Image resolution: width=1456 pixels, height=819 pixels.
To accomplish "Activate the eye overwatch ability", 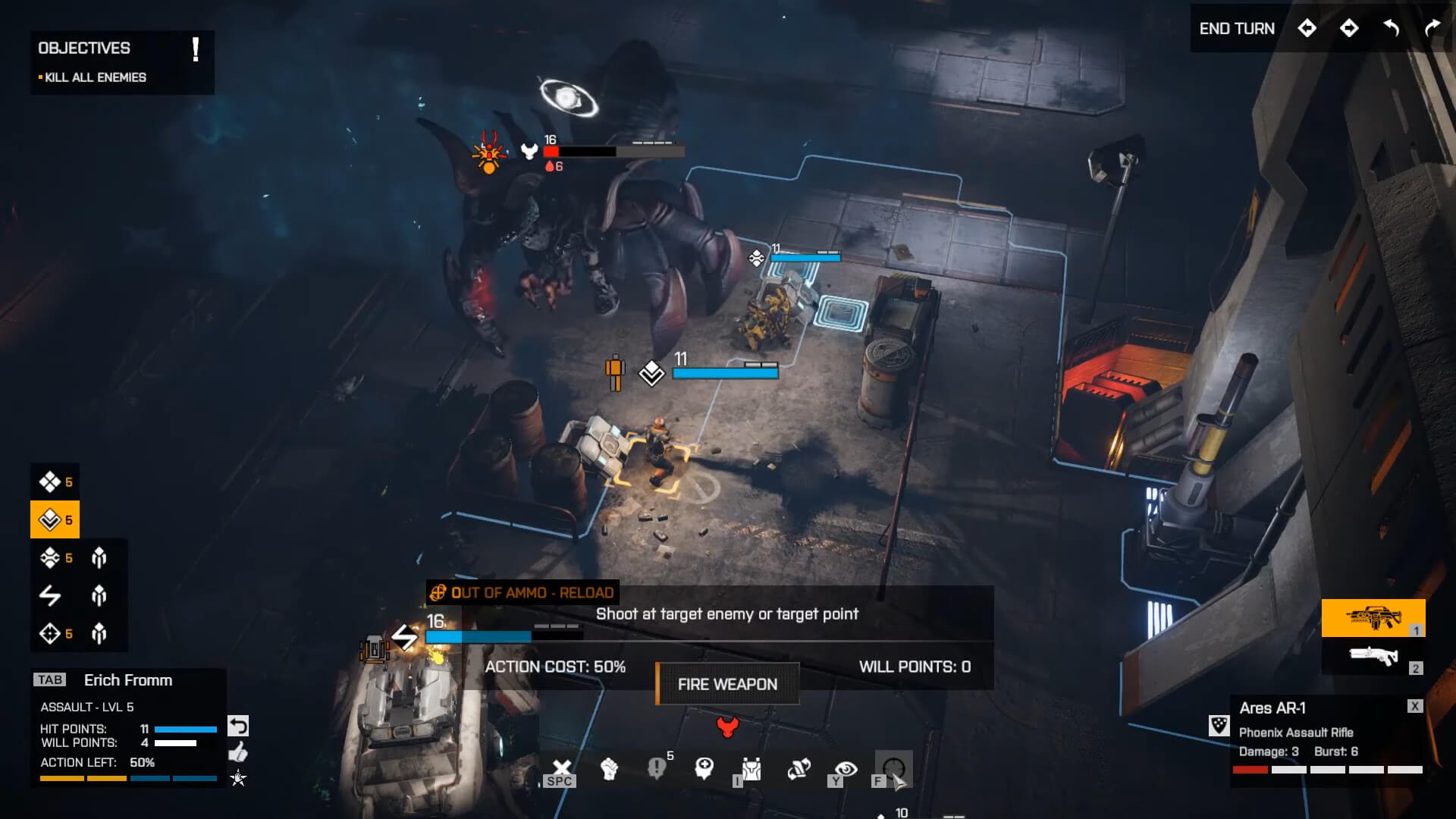I will (x=846, y=769).
